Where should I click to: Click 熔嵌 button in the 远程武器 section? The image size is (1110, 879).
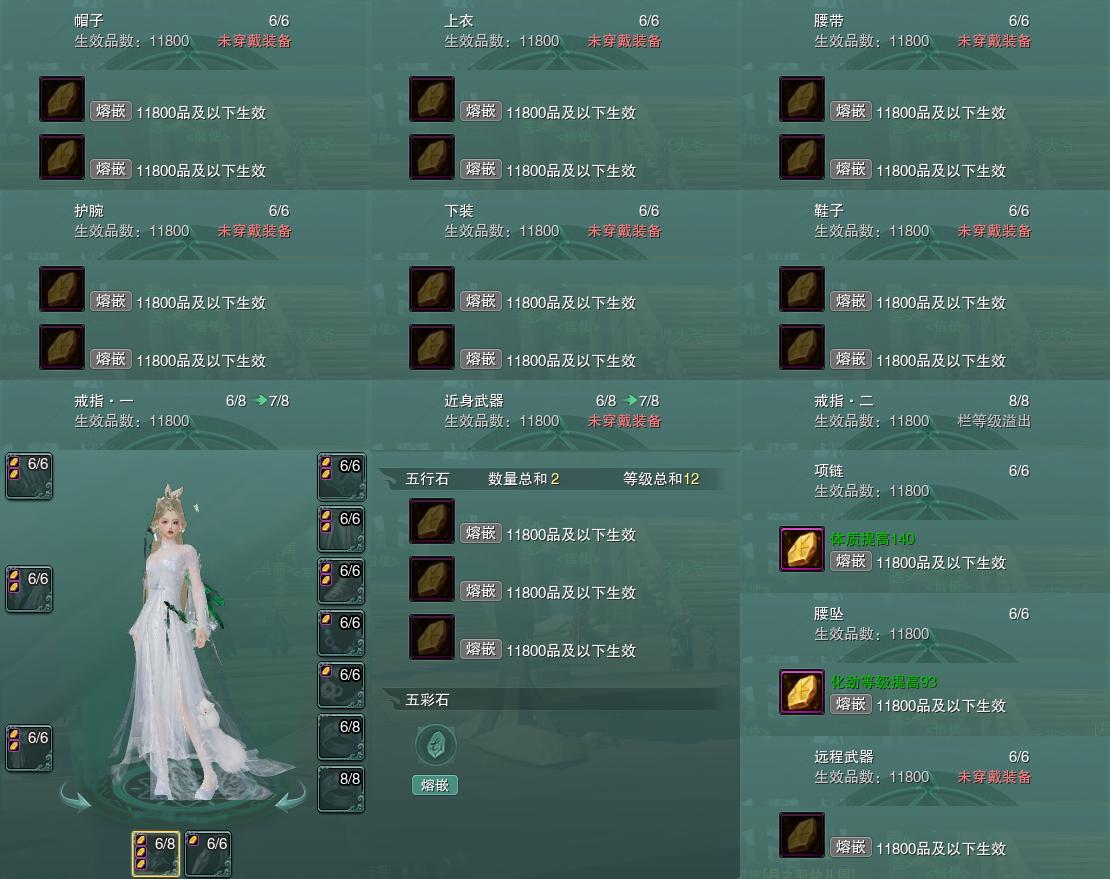pyautogui.click(x=850, y=847)
